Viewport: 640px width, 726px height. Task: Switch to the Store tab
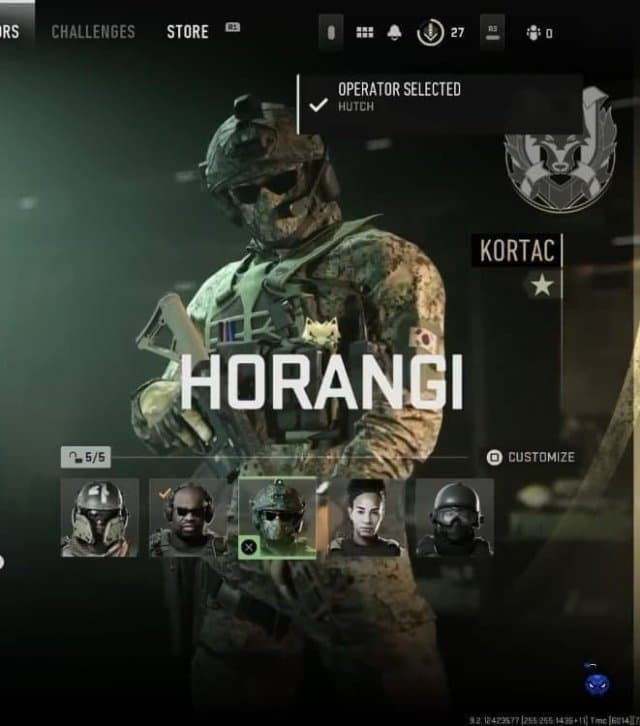188,32
